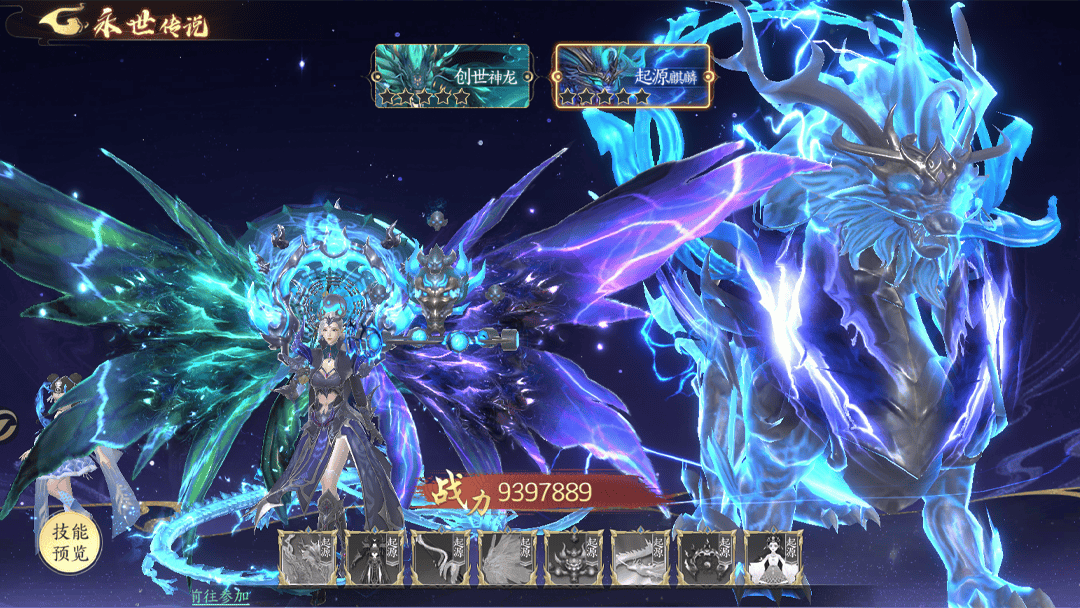This screenshot has height=608, width=1080.
Task: Select the kirin mount 起源 slot
Action: coord(309,557)
